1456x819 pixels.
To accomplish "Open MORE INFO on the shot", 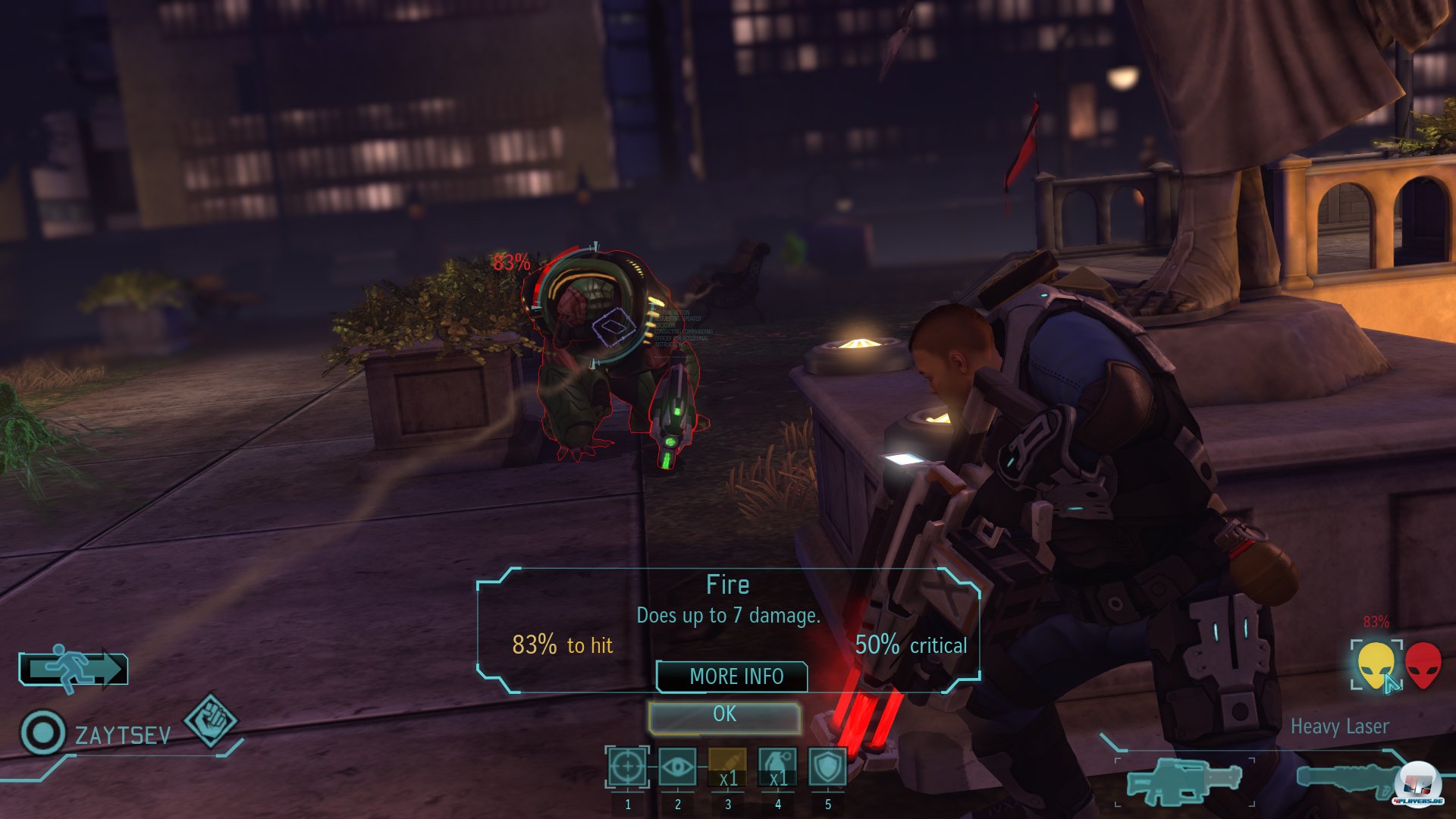I will (x=733, y=676).
